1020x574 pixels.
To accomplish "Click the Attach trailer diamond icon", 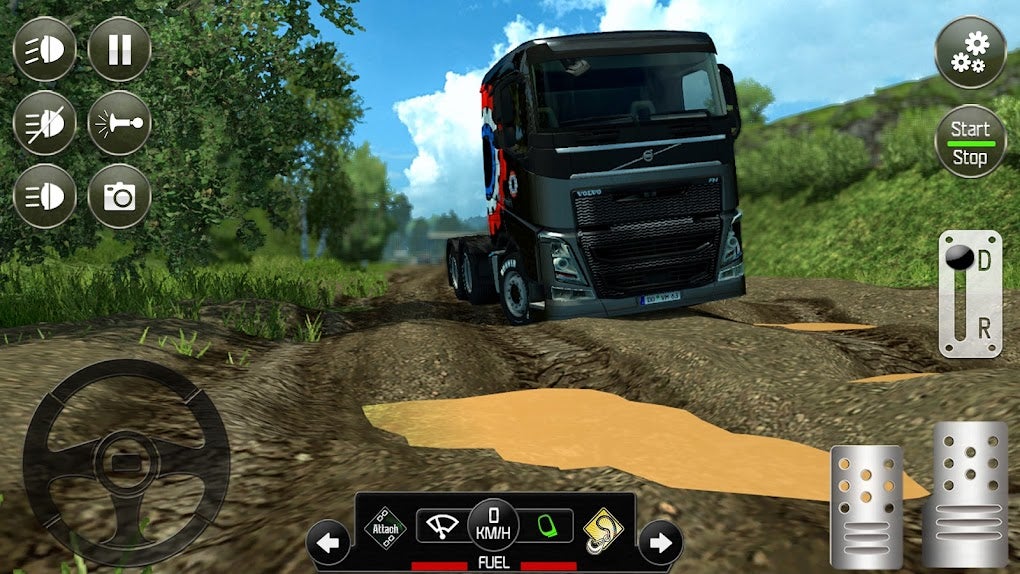I will (x=386, y=525).
